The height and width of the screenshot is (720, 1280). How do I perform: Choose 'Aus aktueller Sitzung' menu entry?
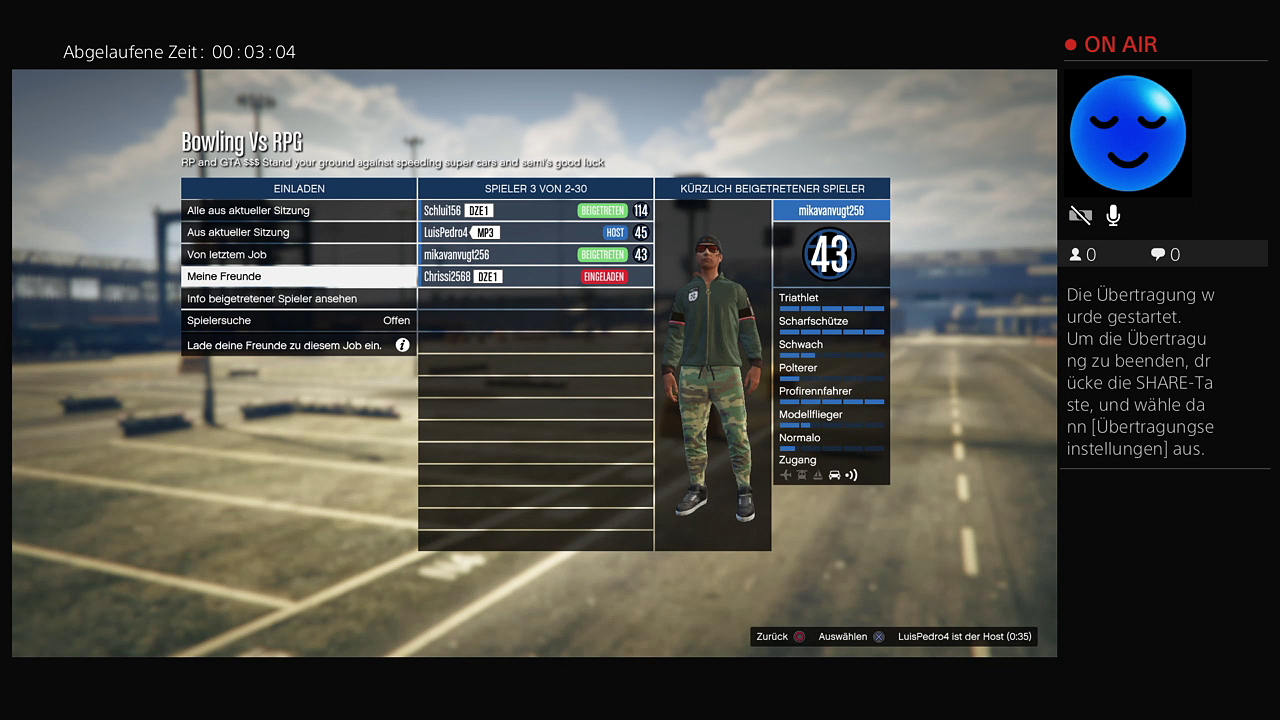(298, 233)
